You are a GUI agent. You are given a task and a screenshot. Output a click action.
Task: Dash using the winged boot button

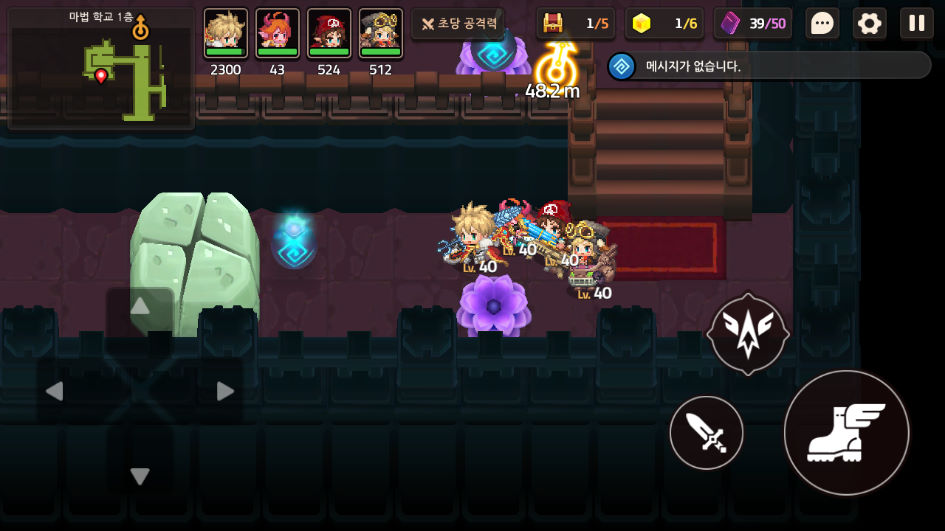click(x=846, y=432)
